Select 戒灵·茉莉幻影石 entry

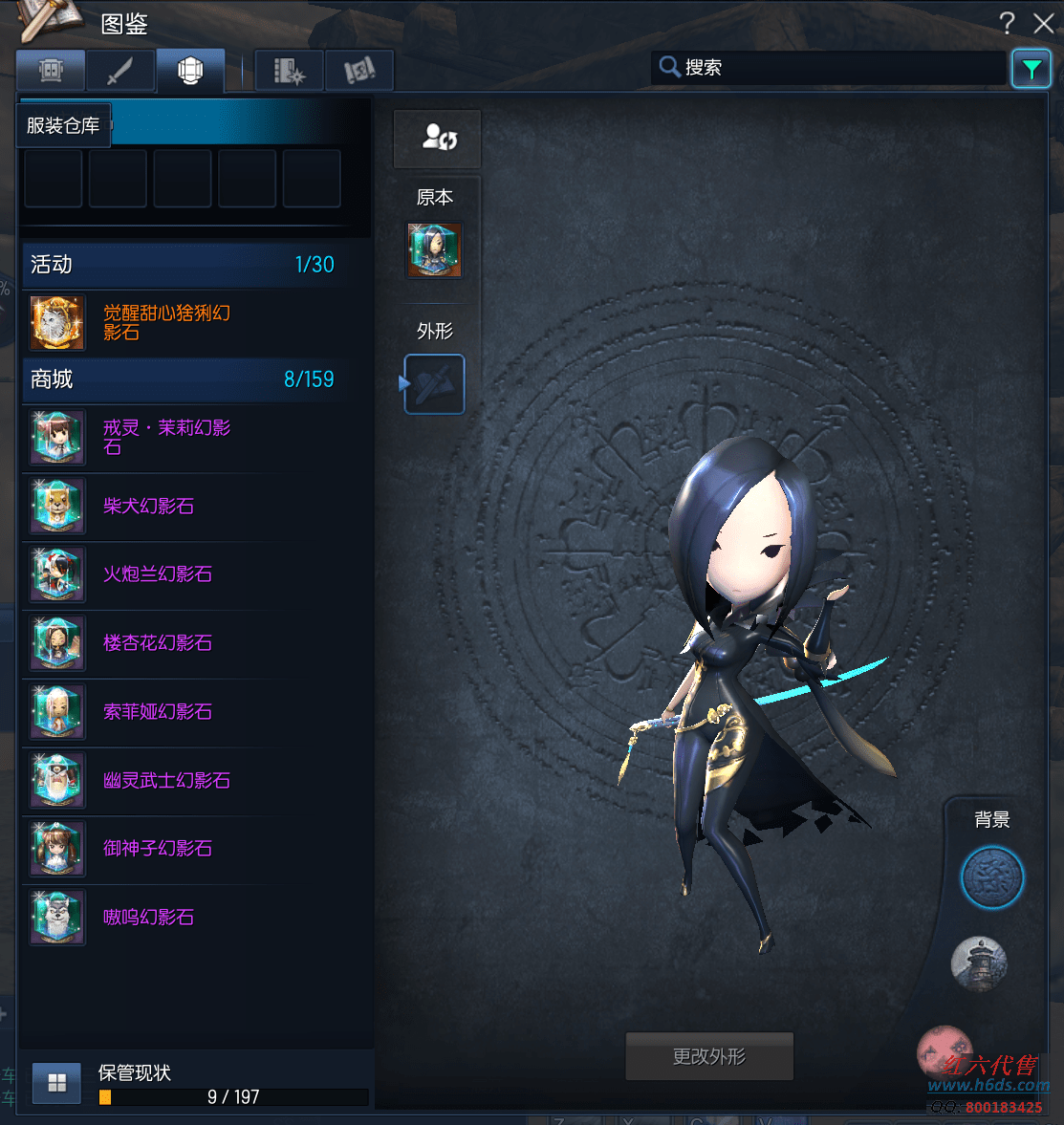coord(166,438)
